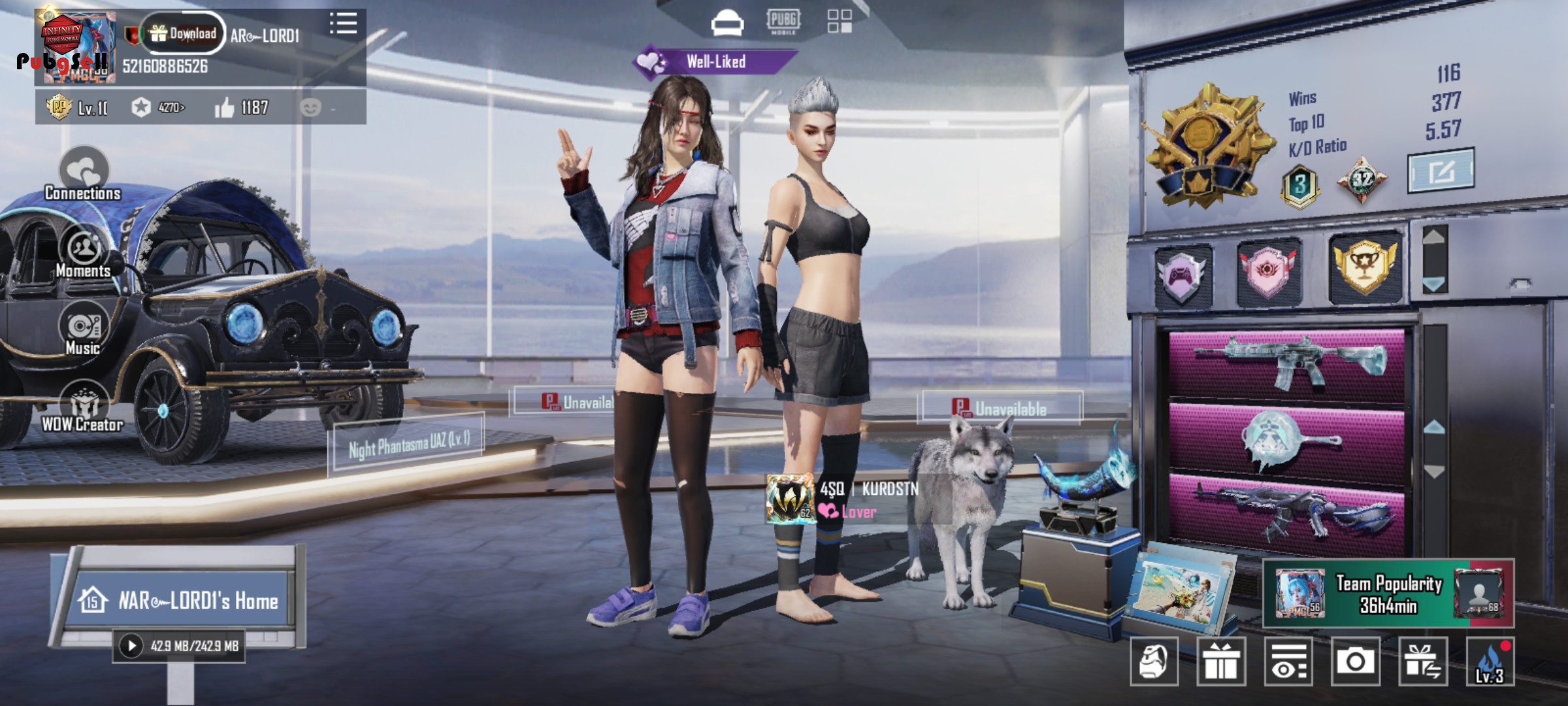Switch to the sofa home view tab
This screenshot has height=706, width=1568.
click(x=727, y=24)
